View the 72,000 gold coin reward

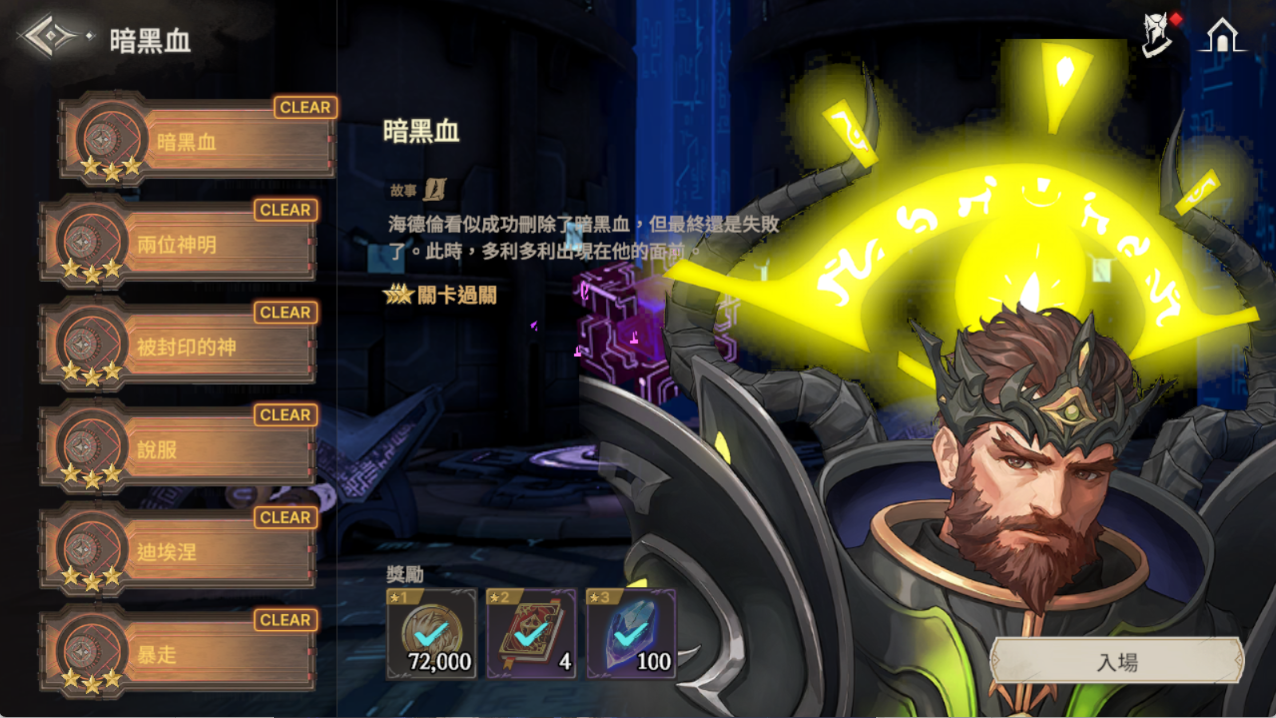click(431, 634)
